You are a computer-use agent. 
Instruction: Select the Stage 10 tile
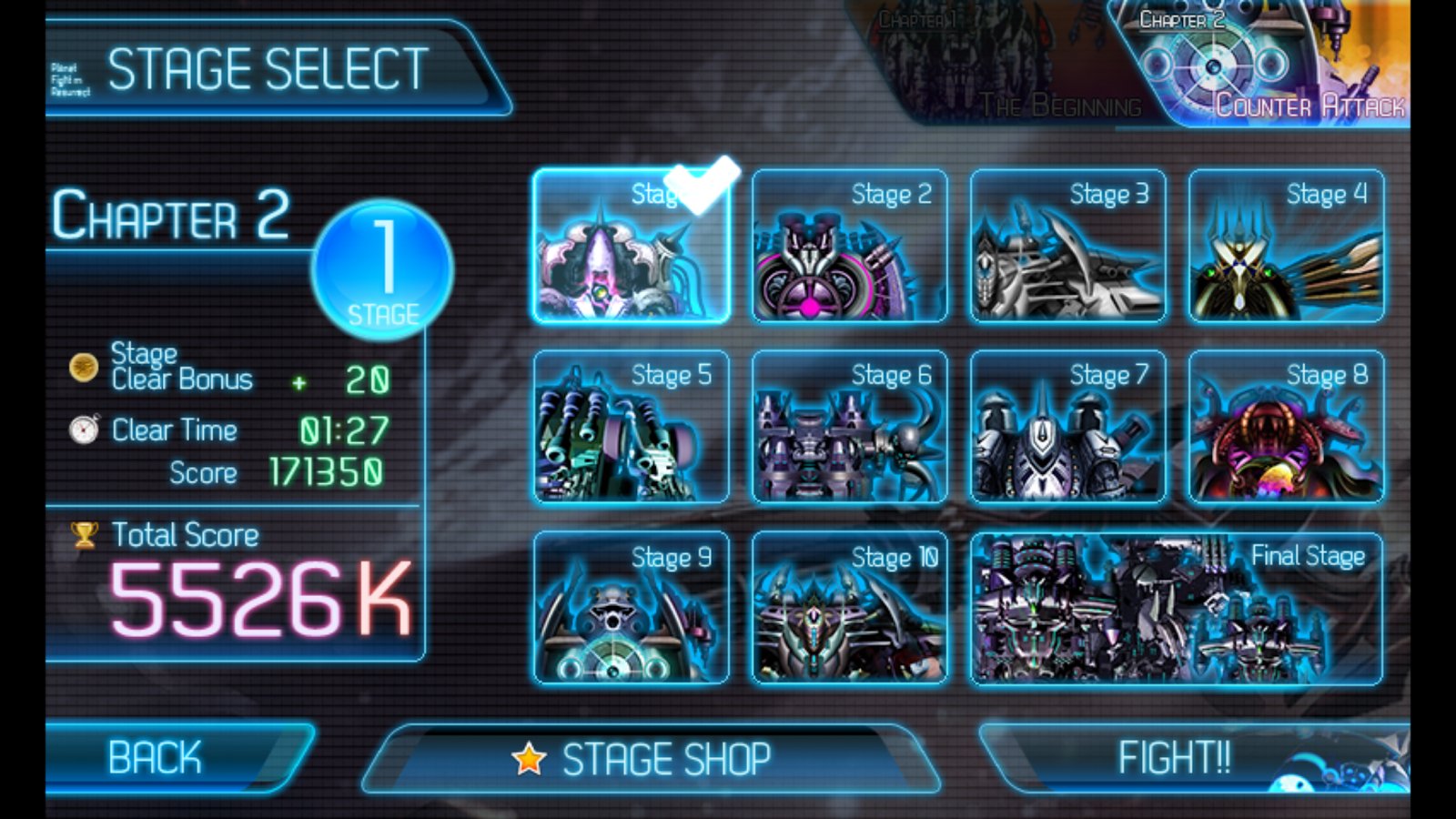[849, 608]
